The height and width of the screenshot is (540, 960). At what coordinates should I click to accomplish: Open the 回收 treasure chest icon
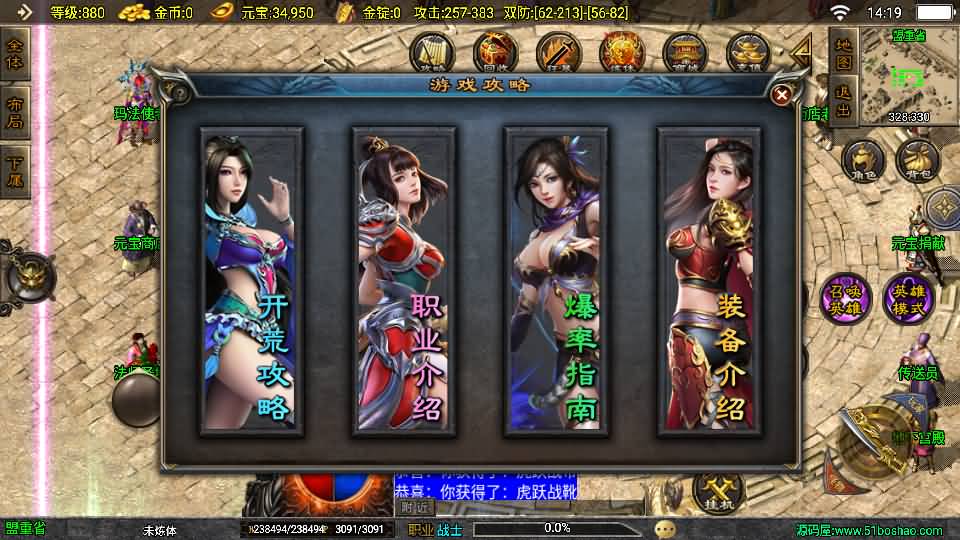(x=494, y=52)
